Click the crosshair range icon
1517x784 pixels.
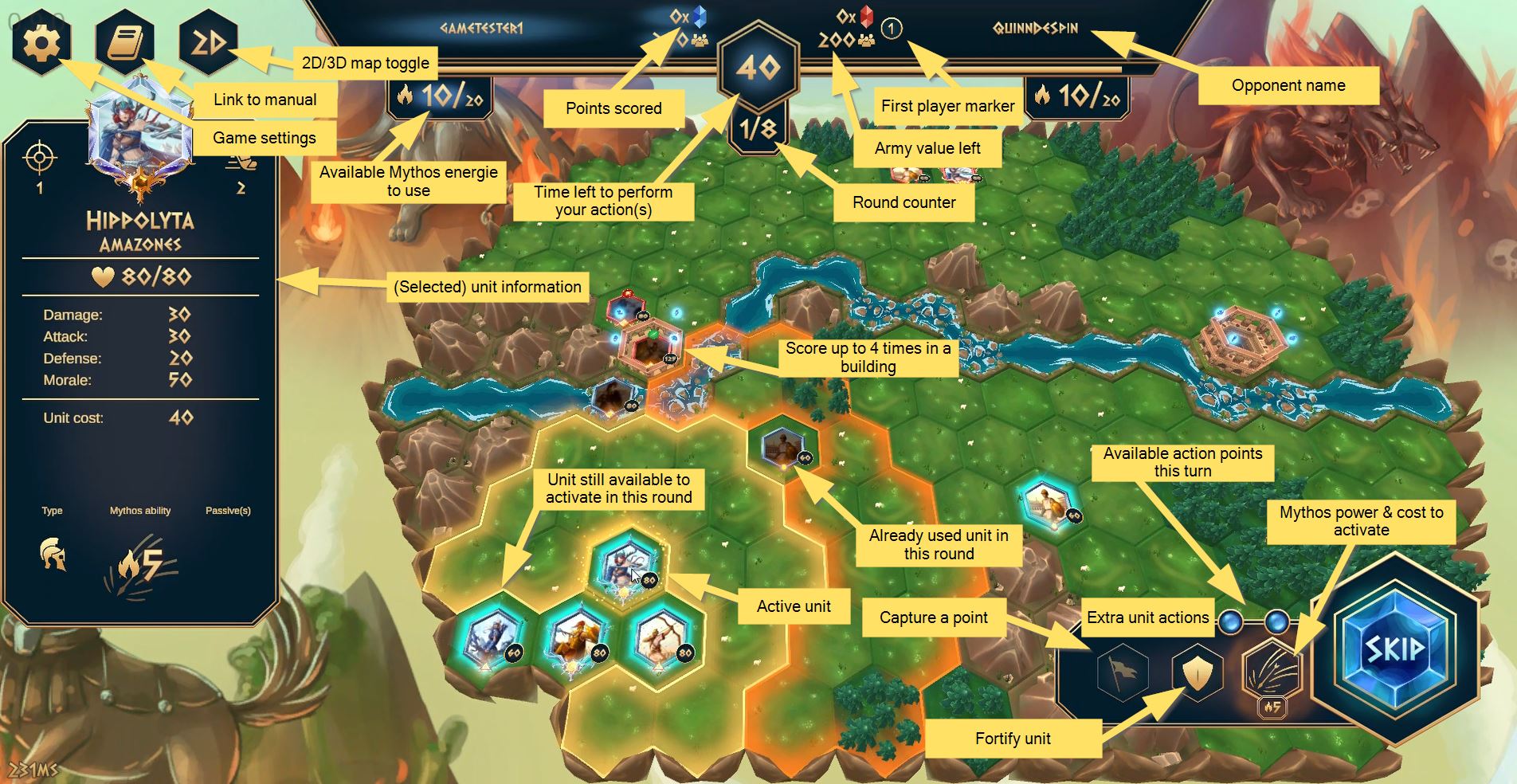tap(40, 158)
